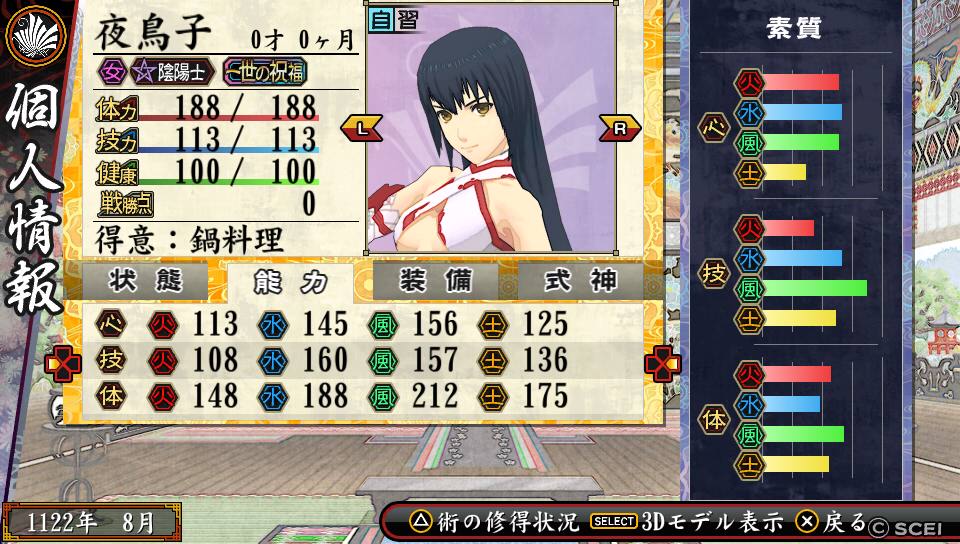Click the 夜鳥子 character portrait
This screenshot has height=544, width=960.
point(490,140)
